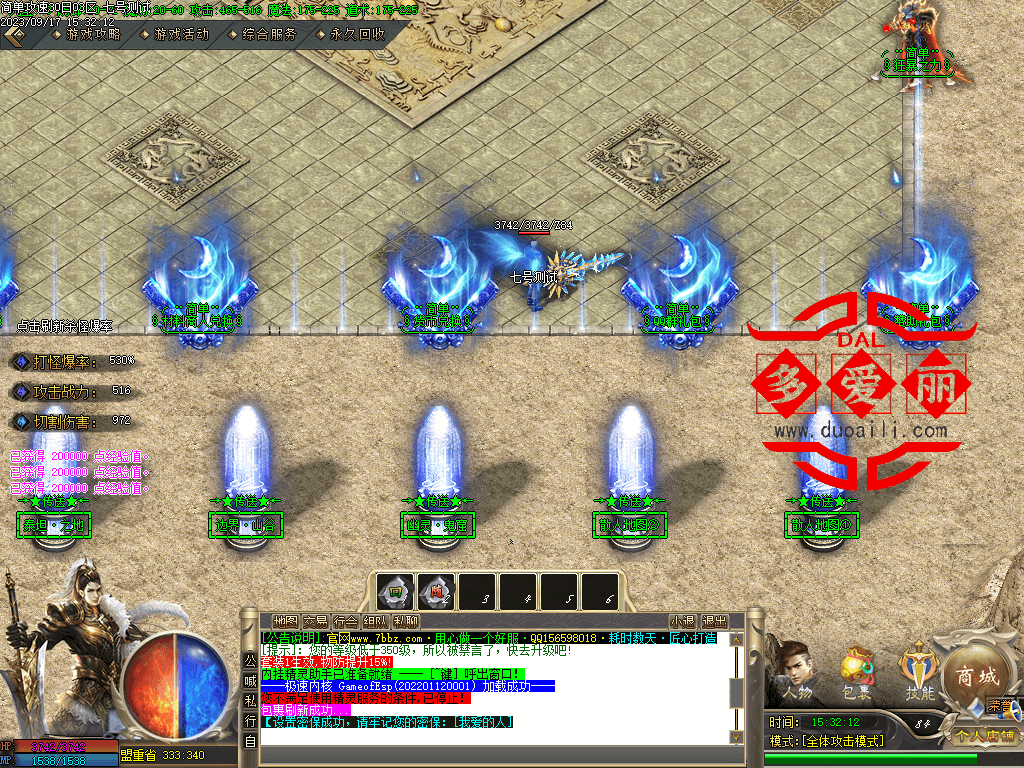Open the 商城 shop
The image size is (1024, 768).
976,676
